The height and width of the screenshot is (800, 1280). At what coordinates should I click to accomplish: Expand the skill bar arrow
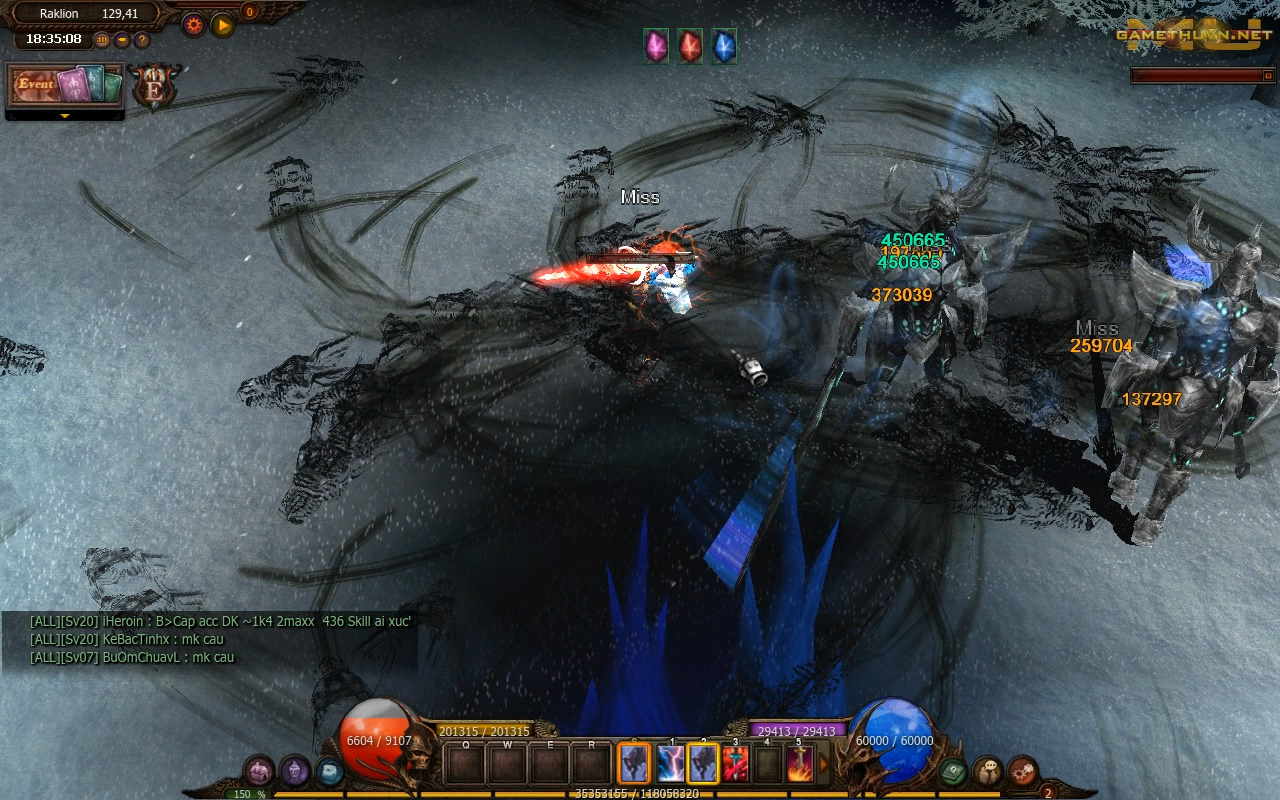pos(824,765)
